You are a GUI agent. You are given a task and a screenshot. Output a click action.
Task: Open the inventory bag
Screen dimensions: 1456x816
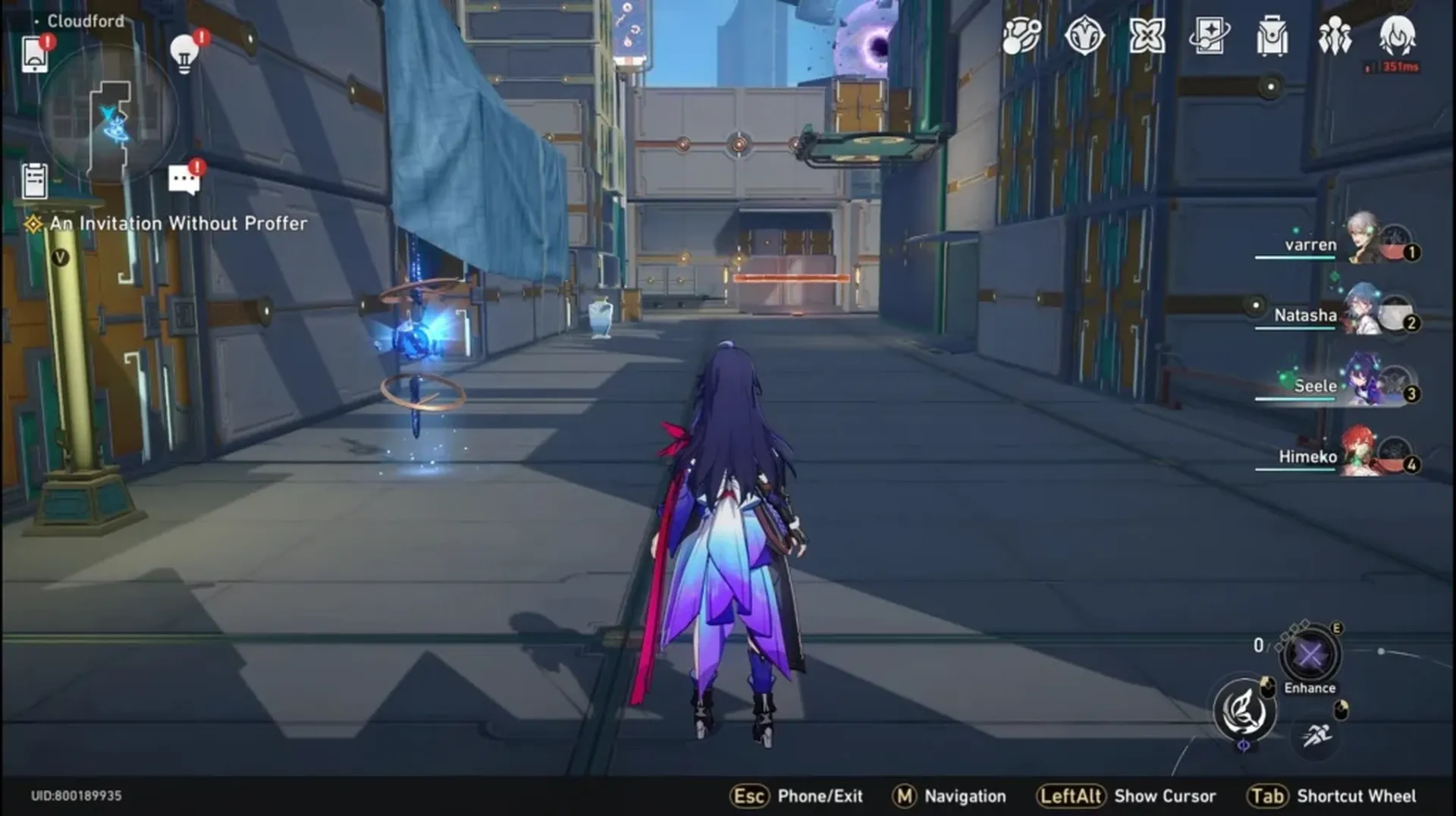pyautogui.click(x=1272, y=36)
